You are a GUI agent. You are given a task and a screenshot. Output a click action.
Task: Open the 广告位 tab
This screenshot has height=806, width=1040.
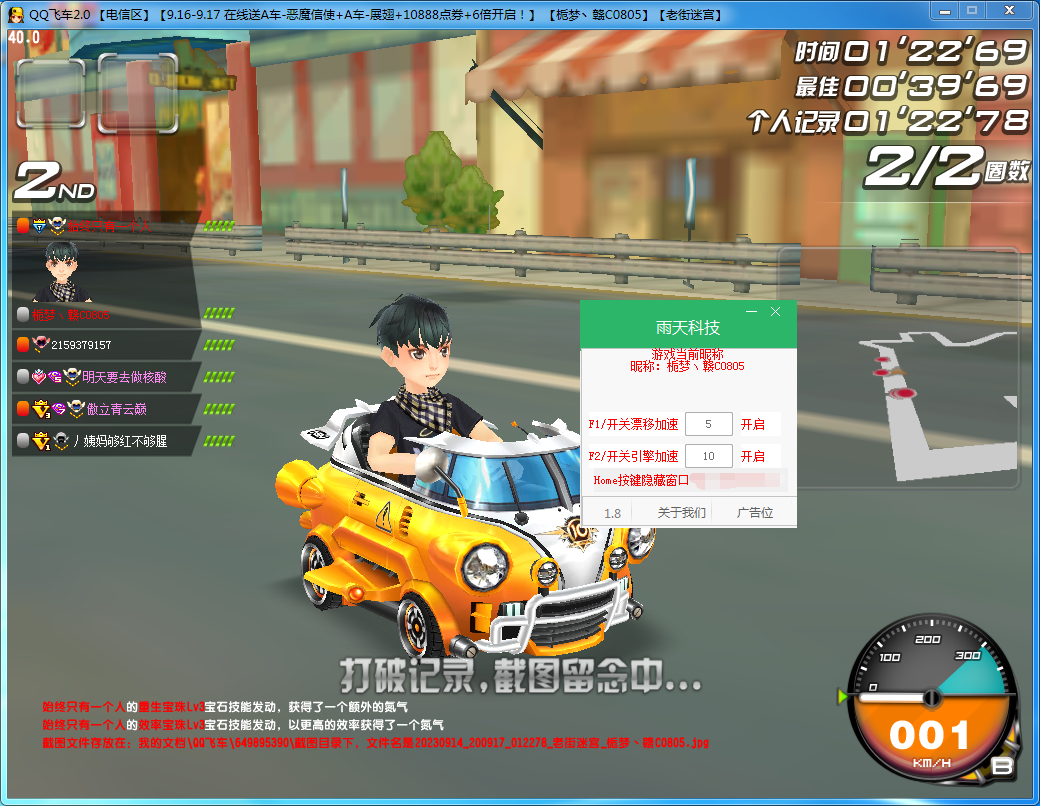pos(755,513)
